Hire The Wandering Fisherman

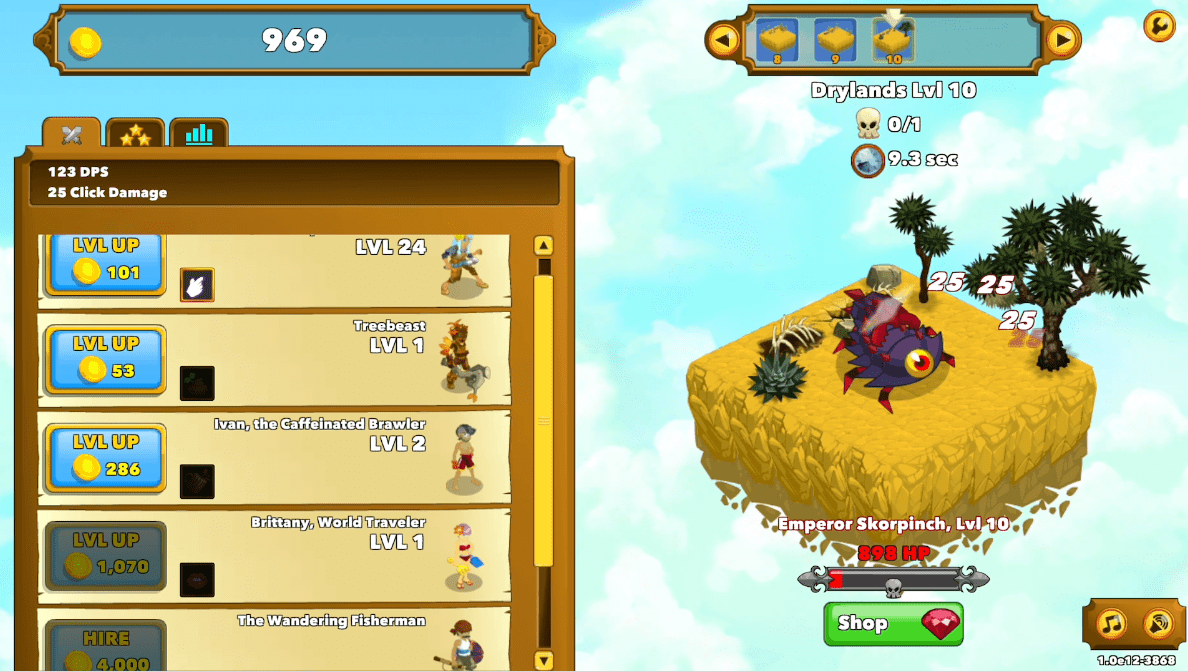pos(105,648)
